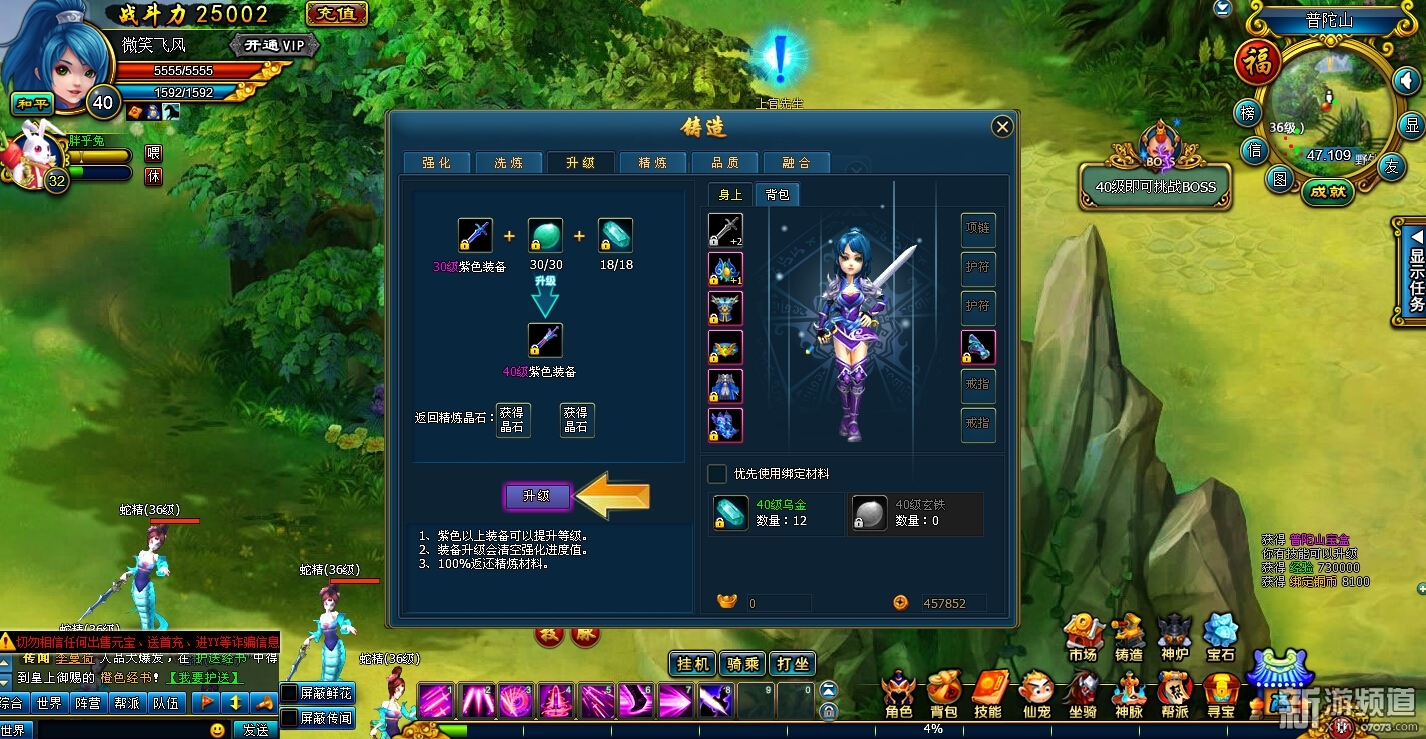Select the 精炼 tab

tap(652, 163)
